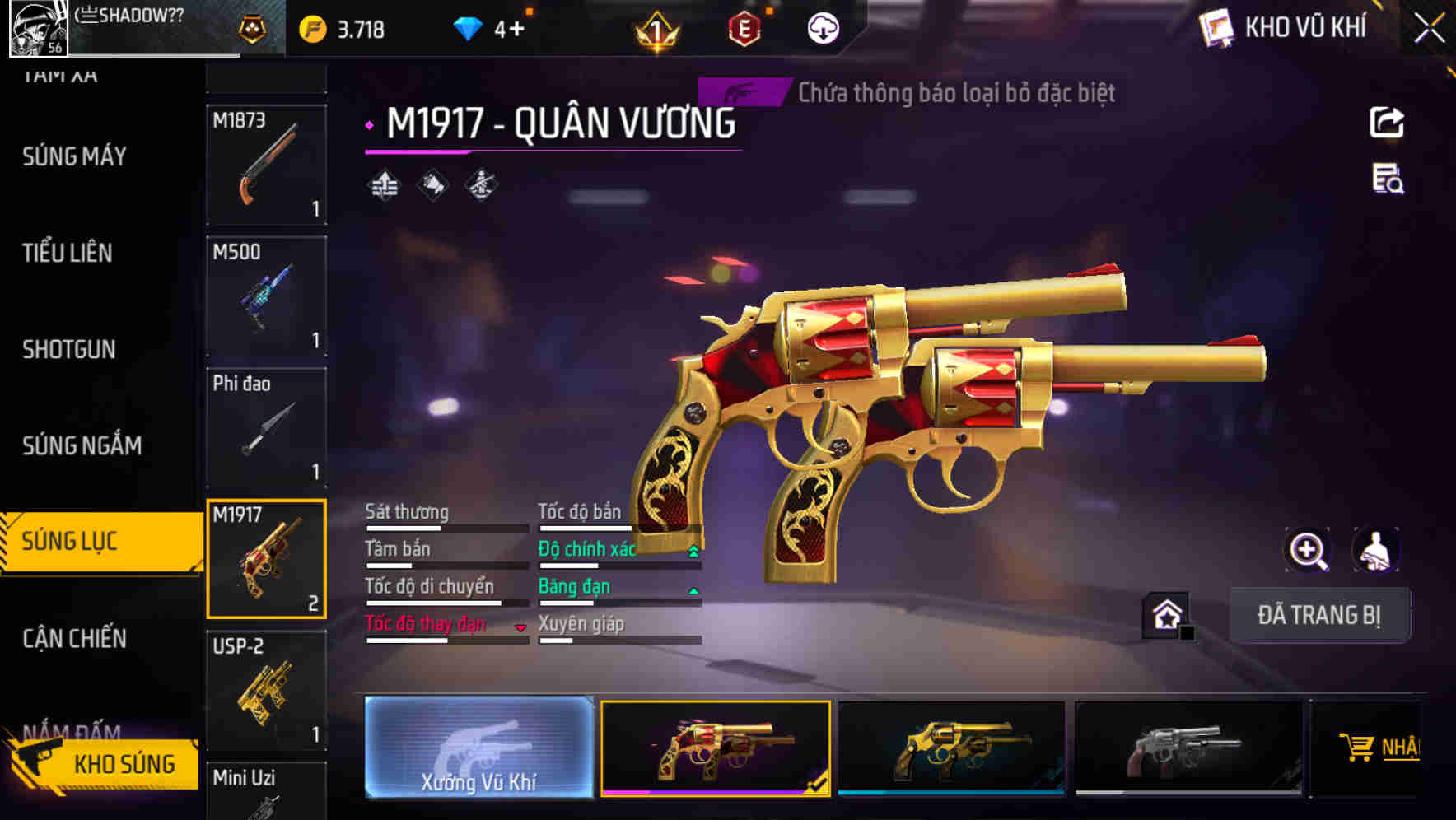Open the TIỂU LIÊN weapon category

[x=68, y=253]
